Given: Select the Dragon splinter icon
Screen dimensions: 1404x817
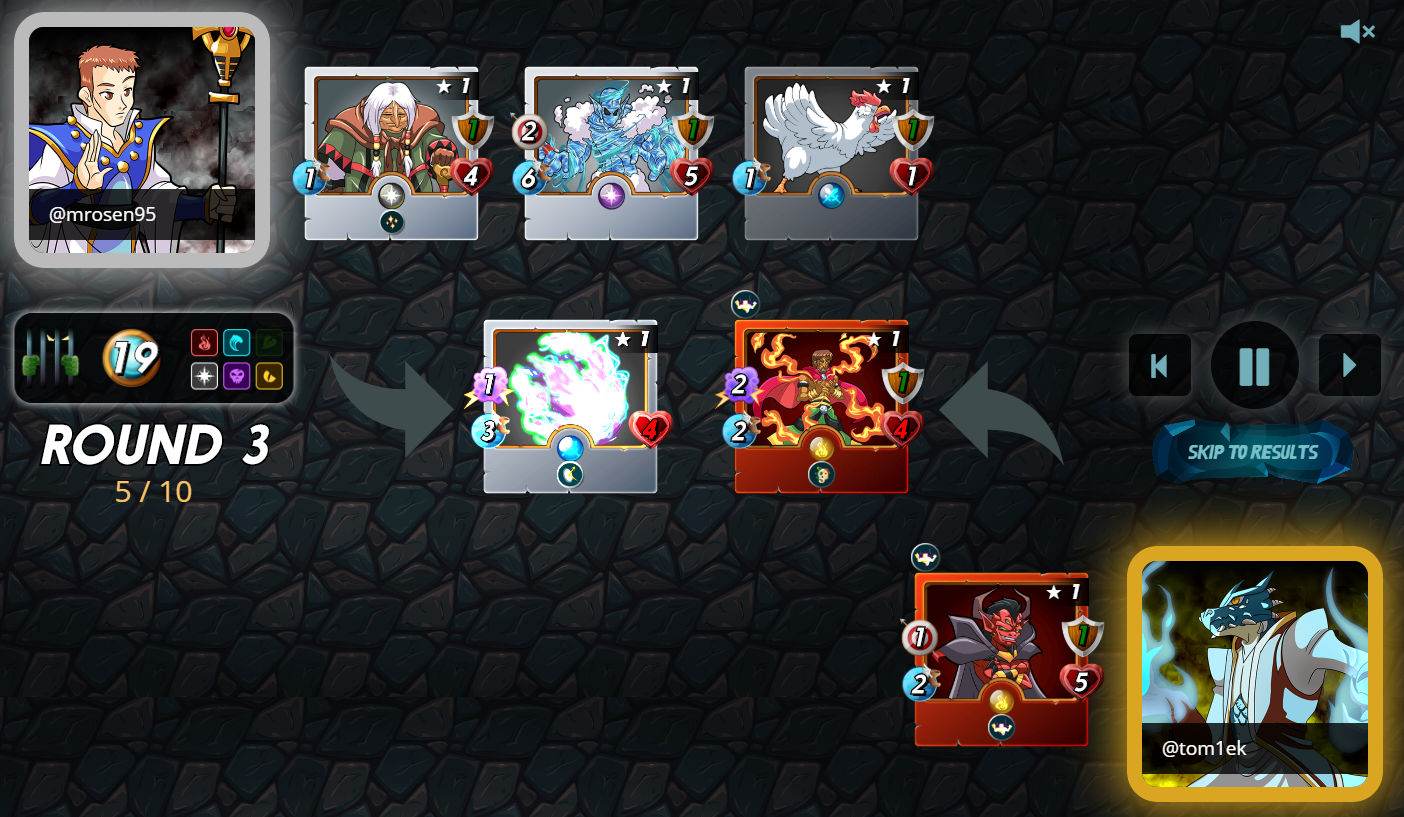Looking at the screenshot, I should pos(269,376).
